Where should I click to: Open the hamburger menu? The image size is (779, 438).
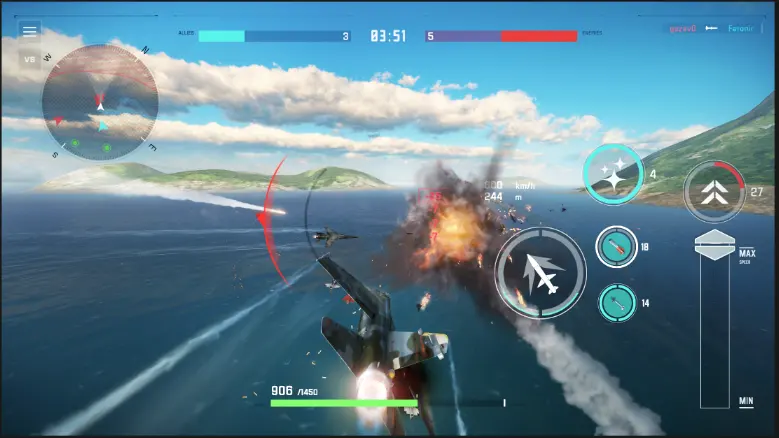[30, 31]
